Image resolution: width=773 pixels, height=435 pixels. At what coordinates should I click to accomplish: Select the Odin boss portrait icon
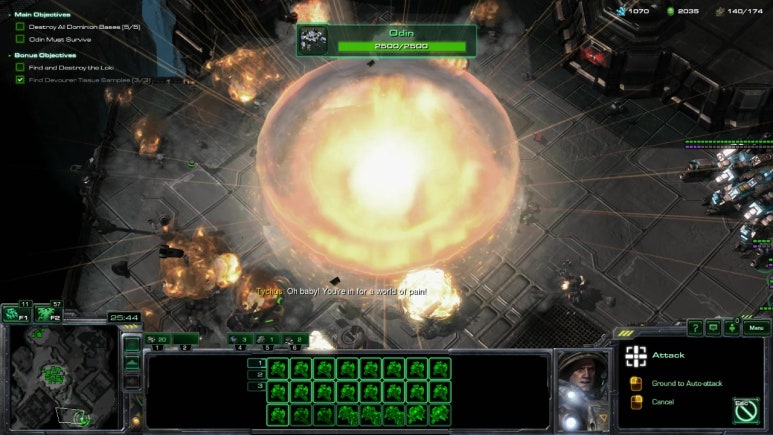point(313,40)
